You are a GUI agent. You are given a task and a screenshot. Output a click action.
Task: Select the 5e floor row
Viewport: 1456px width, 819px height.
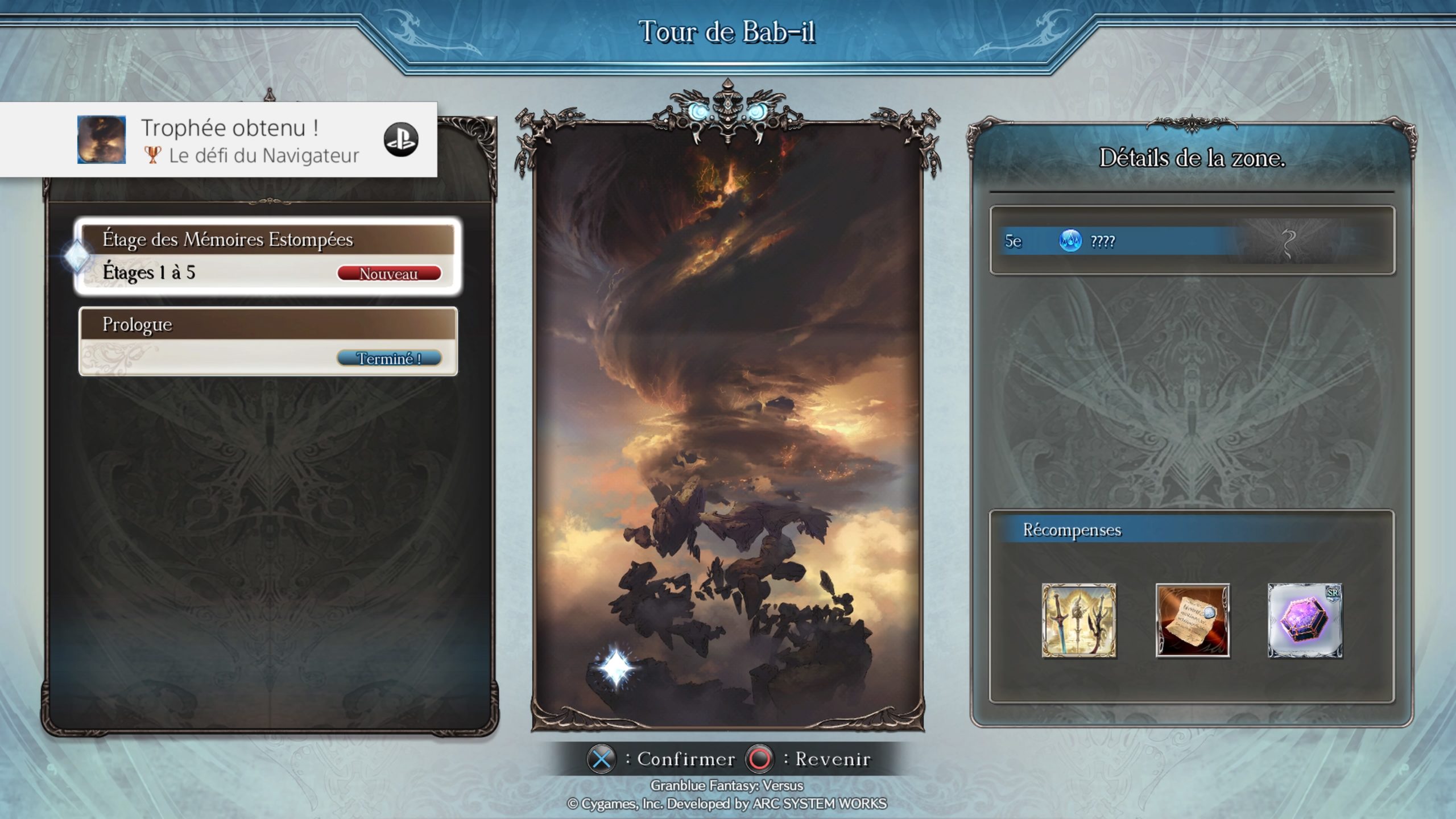click(x=1192, y=241)
